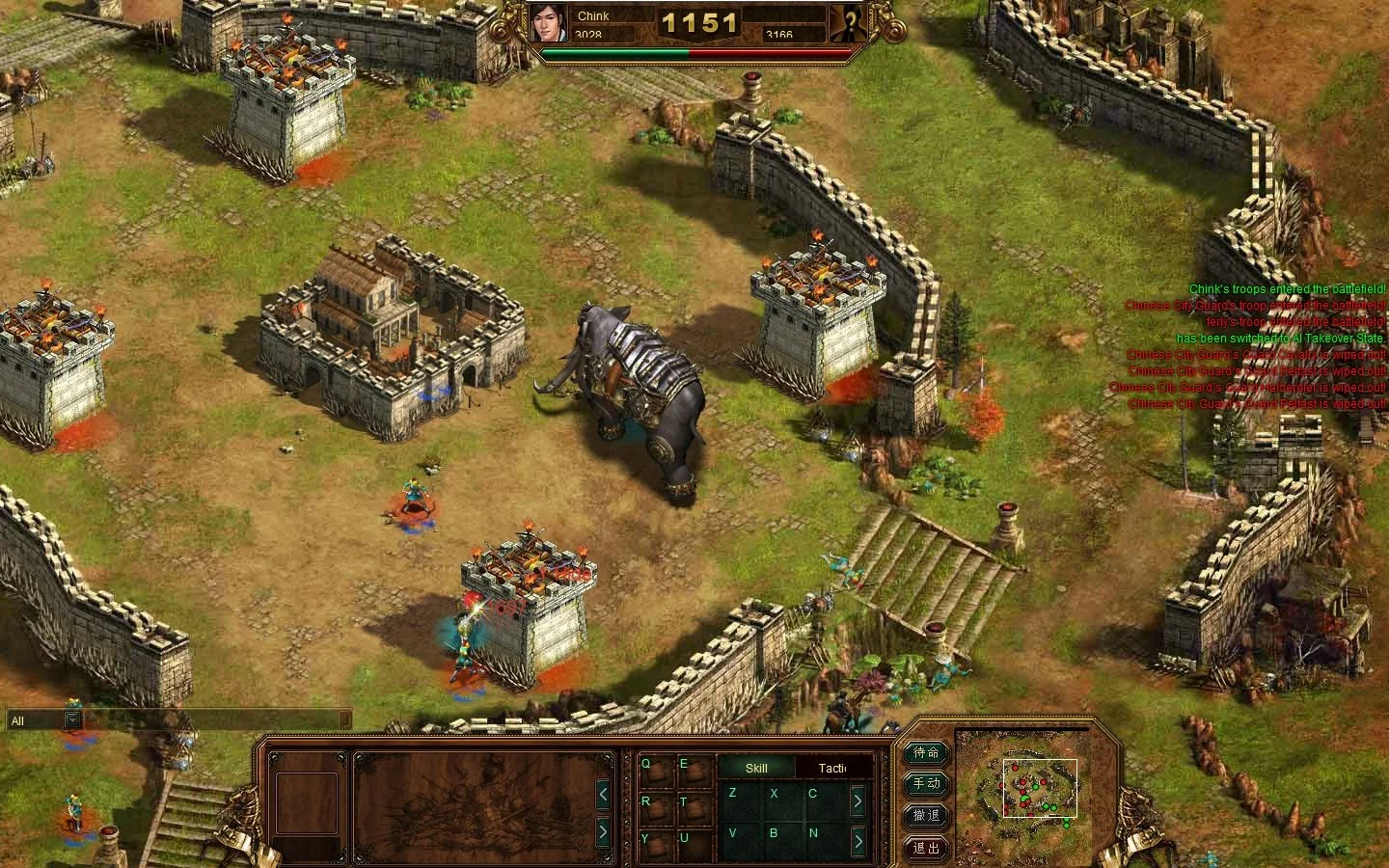Exit the battle with the 退出 button
Screen dimensions: 1389x868
[926, 848]
